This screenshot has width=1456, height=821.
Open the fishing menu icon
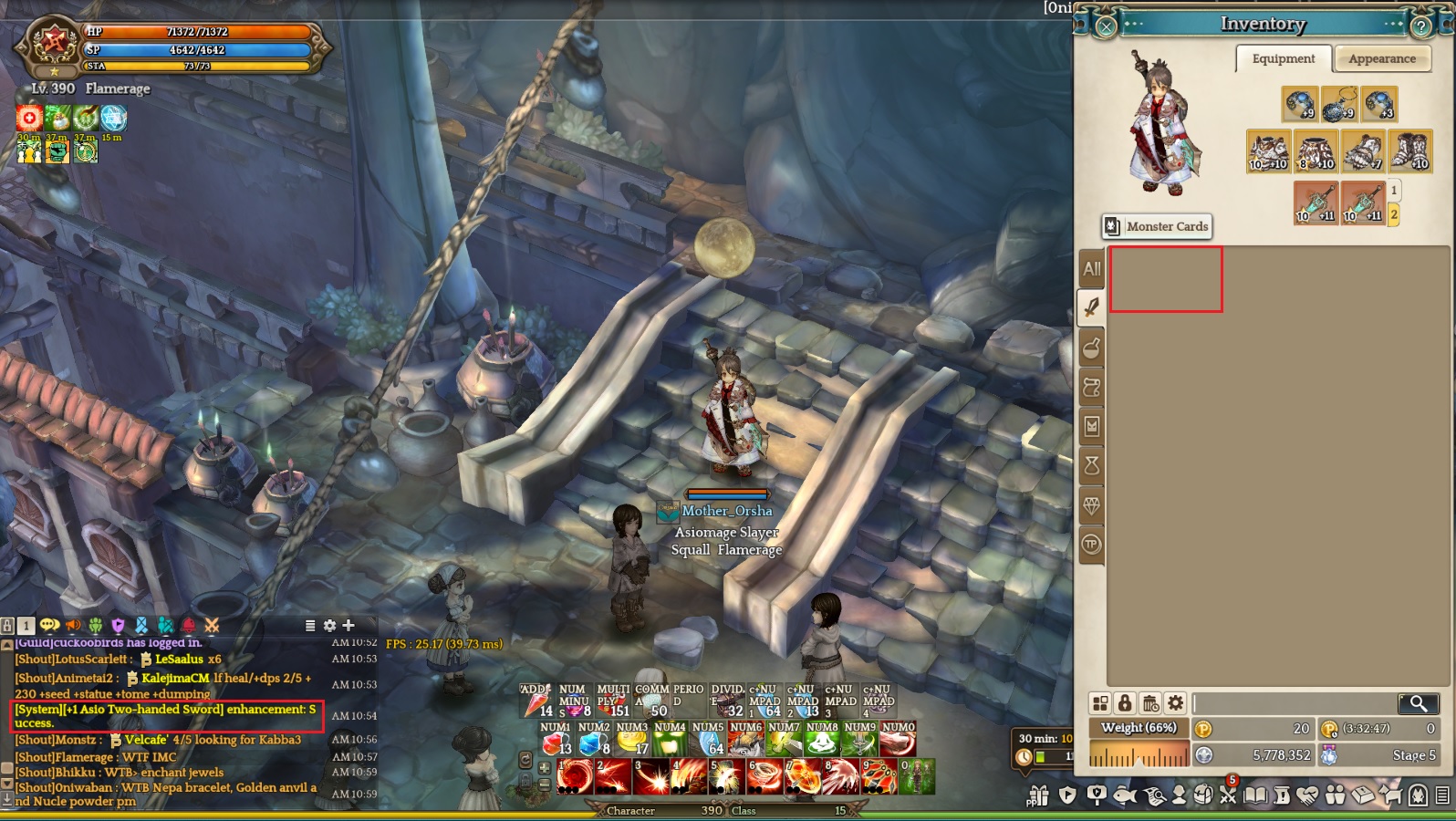pos(1125,795)
